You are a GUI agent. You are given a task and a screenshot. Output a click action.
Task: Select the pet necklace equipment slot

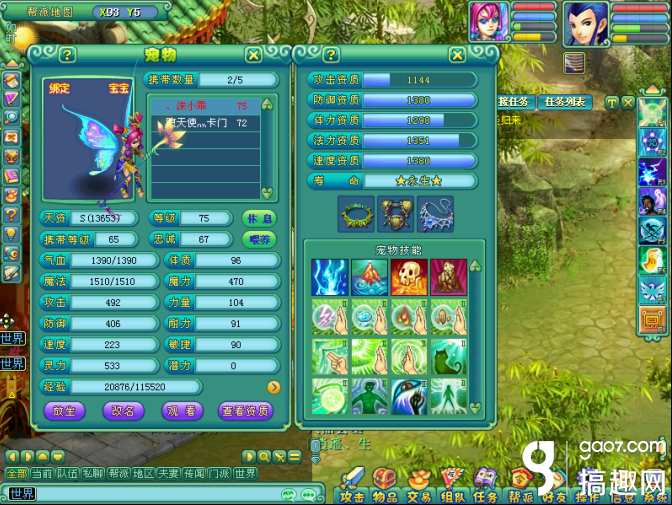click(x=434, y=212)
